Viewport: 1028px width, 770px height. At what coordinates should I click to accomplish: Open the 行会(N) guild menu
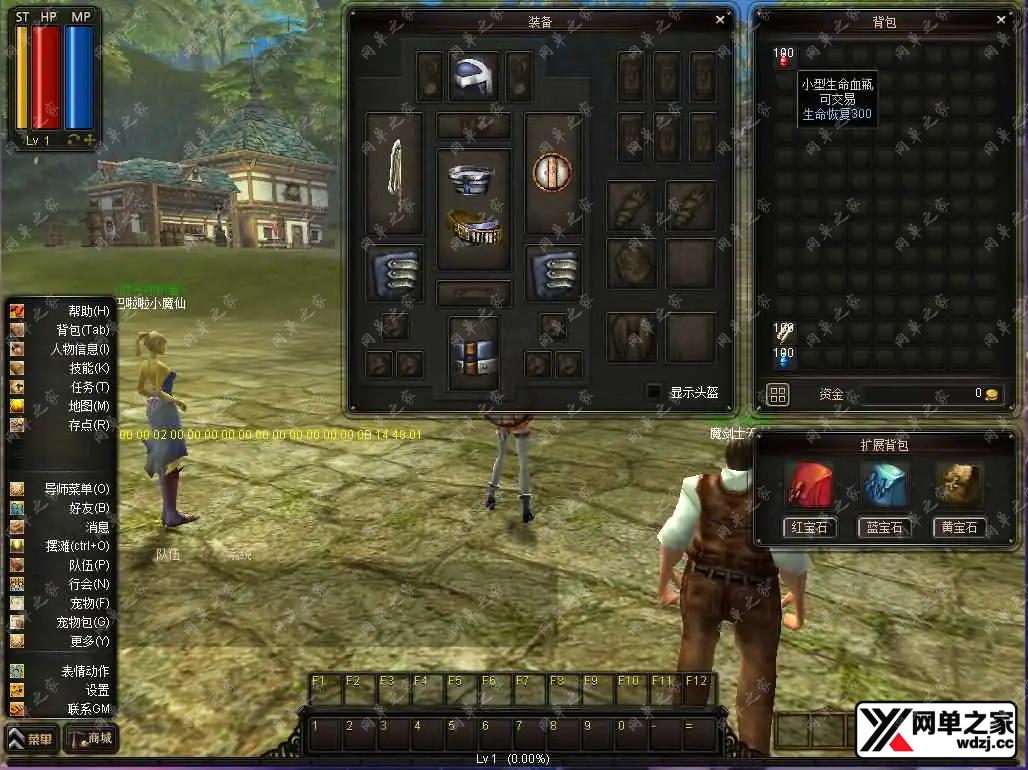pyautogui.click(x=88, y=584)
